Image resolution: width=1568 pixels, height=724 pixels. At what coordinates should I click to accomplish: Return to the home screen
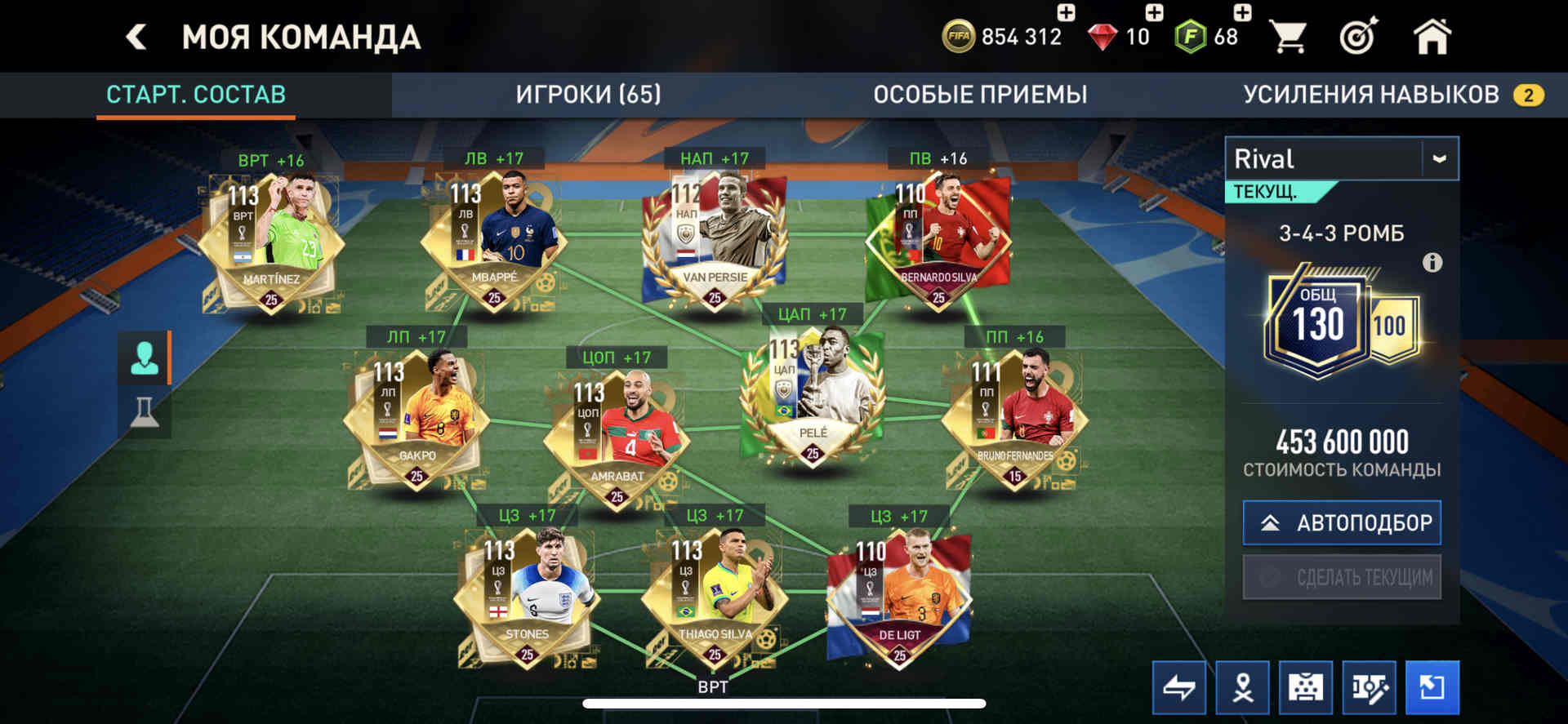click(x=1432, y=37)
